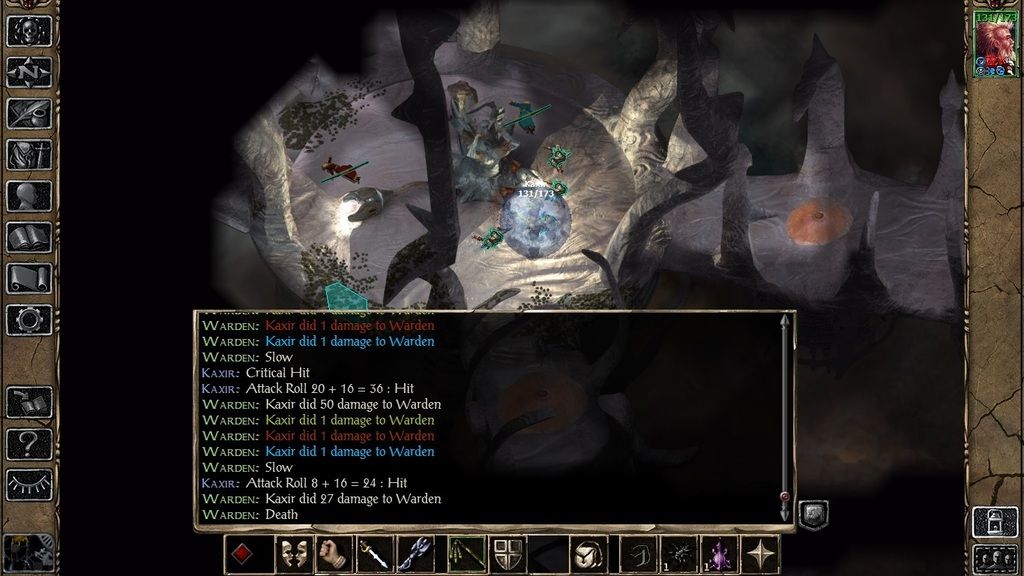Activate the theater masks action button

[x=292, y=554]
